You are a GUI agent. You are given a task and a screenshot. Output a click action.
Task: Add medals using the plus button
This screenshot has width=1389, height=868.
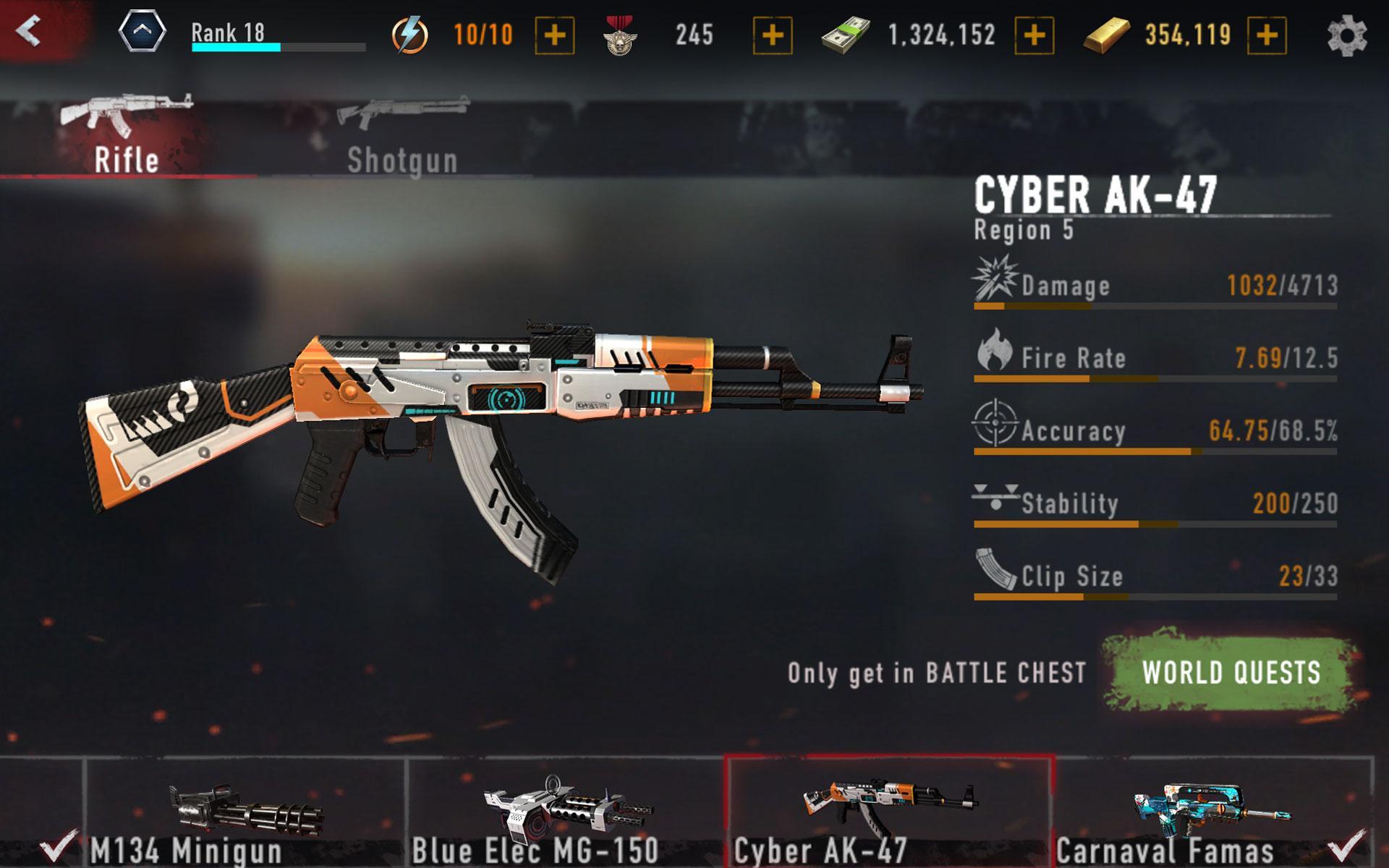[772, 35]
